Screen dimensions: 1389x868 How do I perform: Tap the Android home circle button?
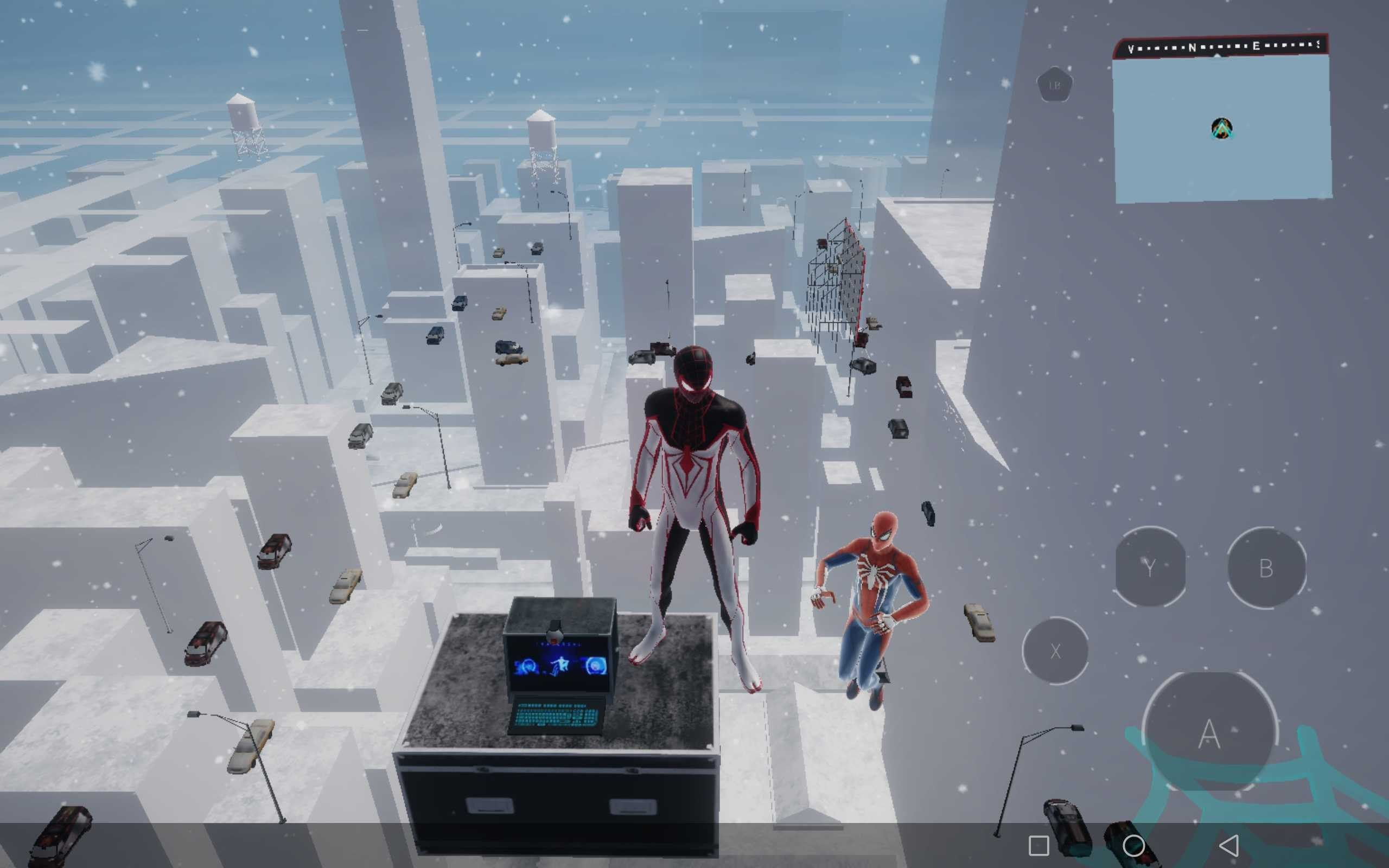[1133, 845]
